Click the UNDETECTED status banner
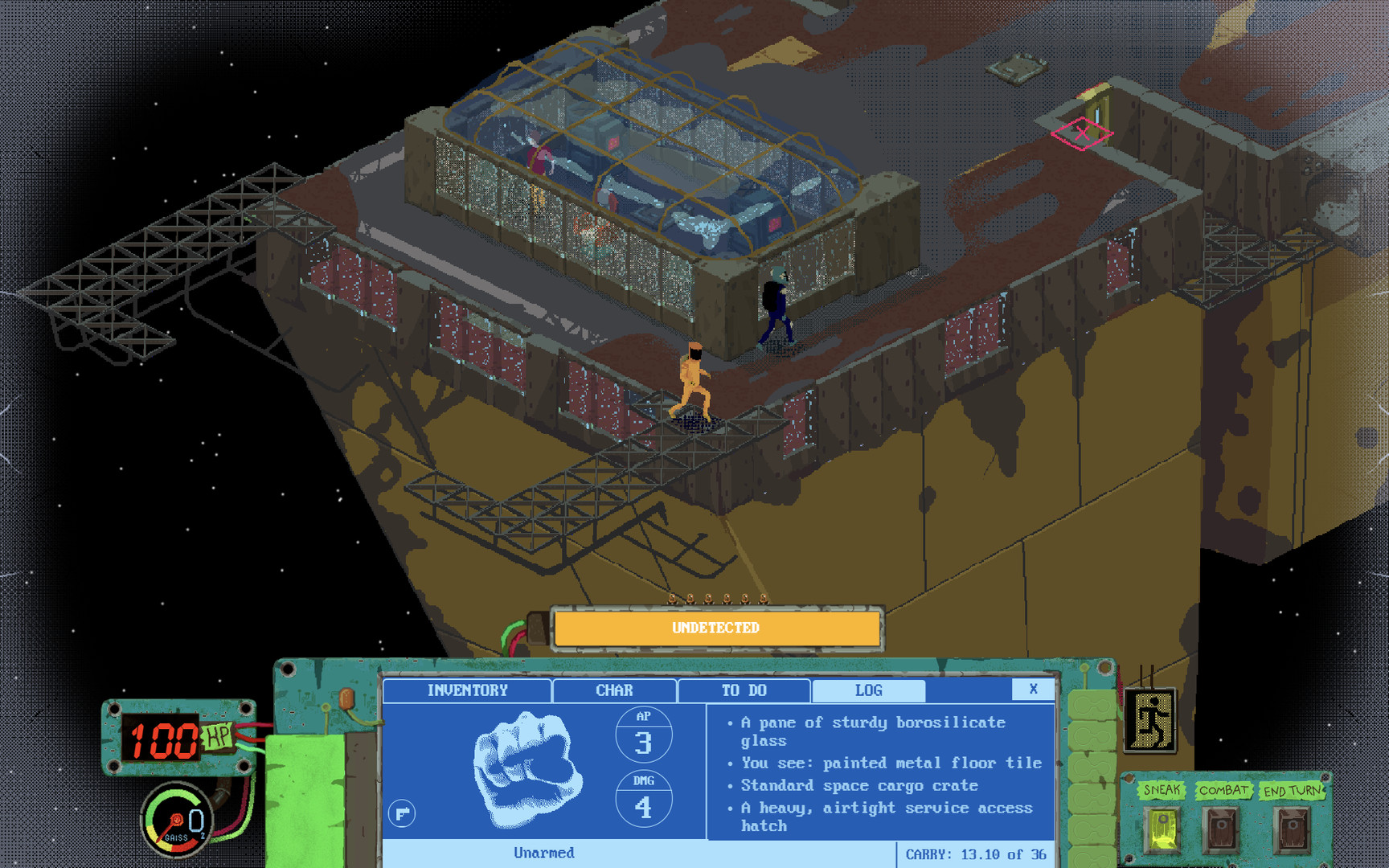 point(714,628)
